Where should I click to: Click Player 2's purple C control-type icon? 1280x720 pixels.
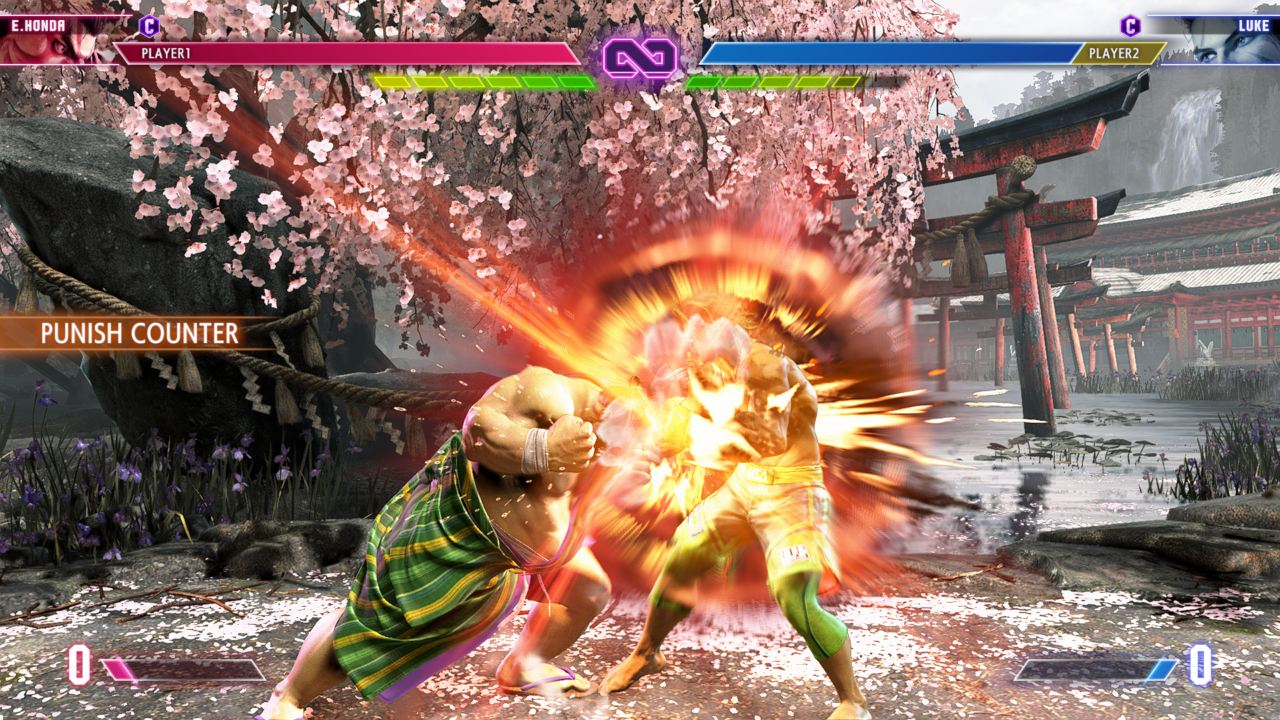(1130, 26)
